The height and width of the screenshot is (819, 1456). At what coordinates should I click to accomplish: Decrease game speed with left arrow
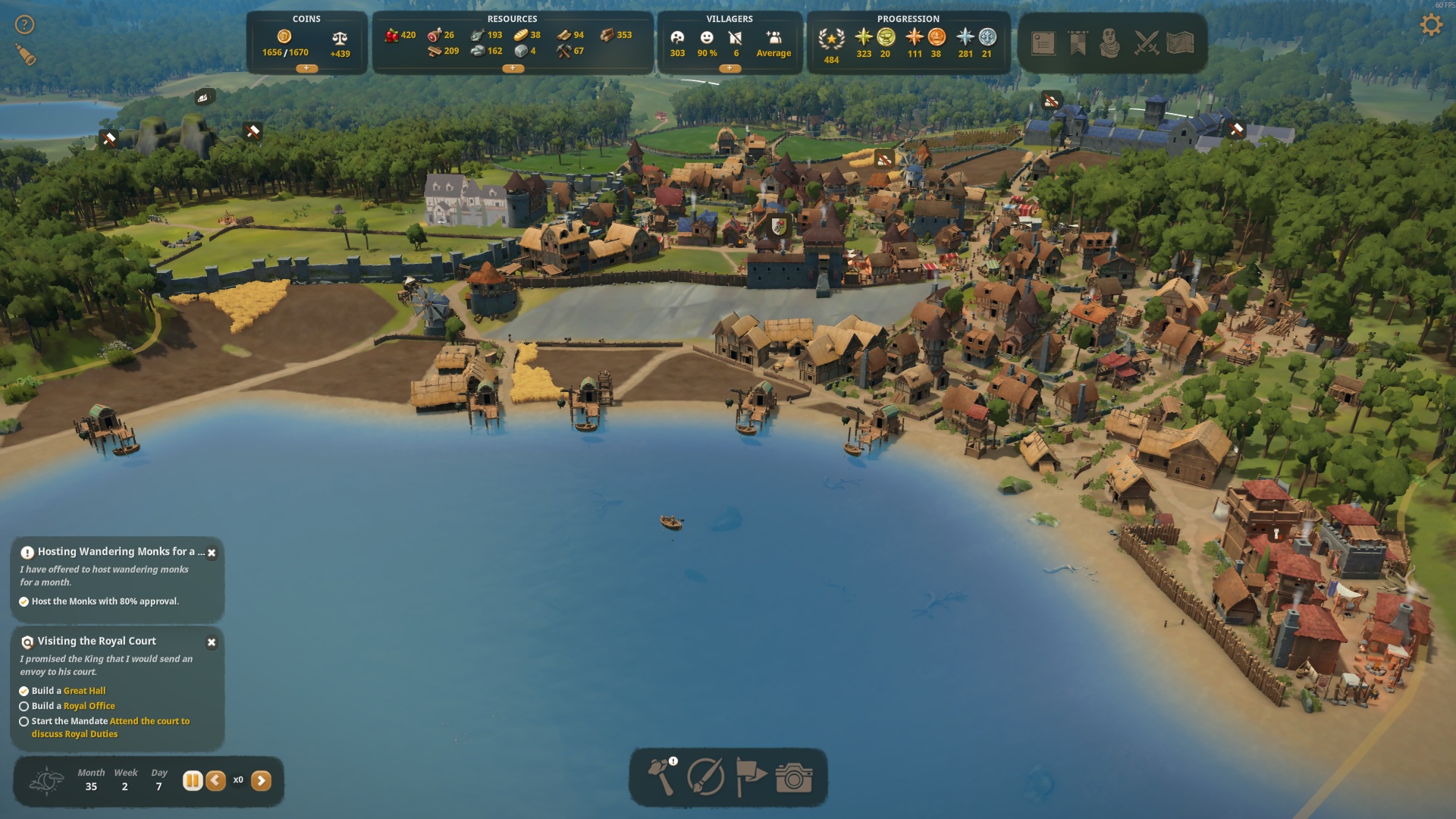click(x=216, y=780)
